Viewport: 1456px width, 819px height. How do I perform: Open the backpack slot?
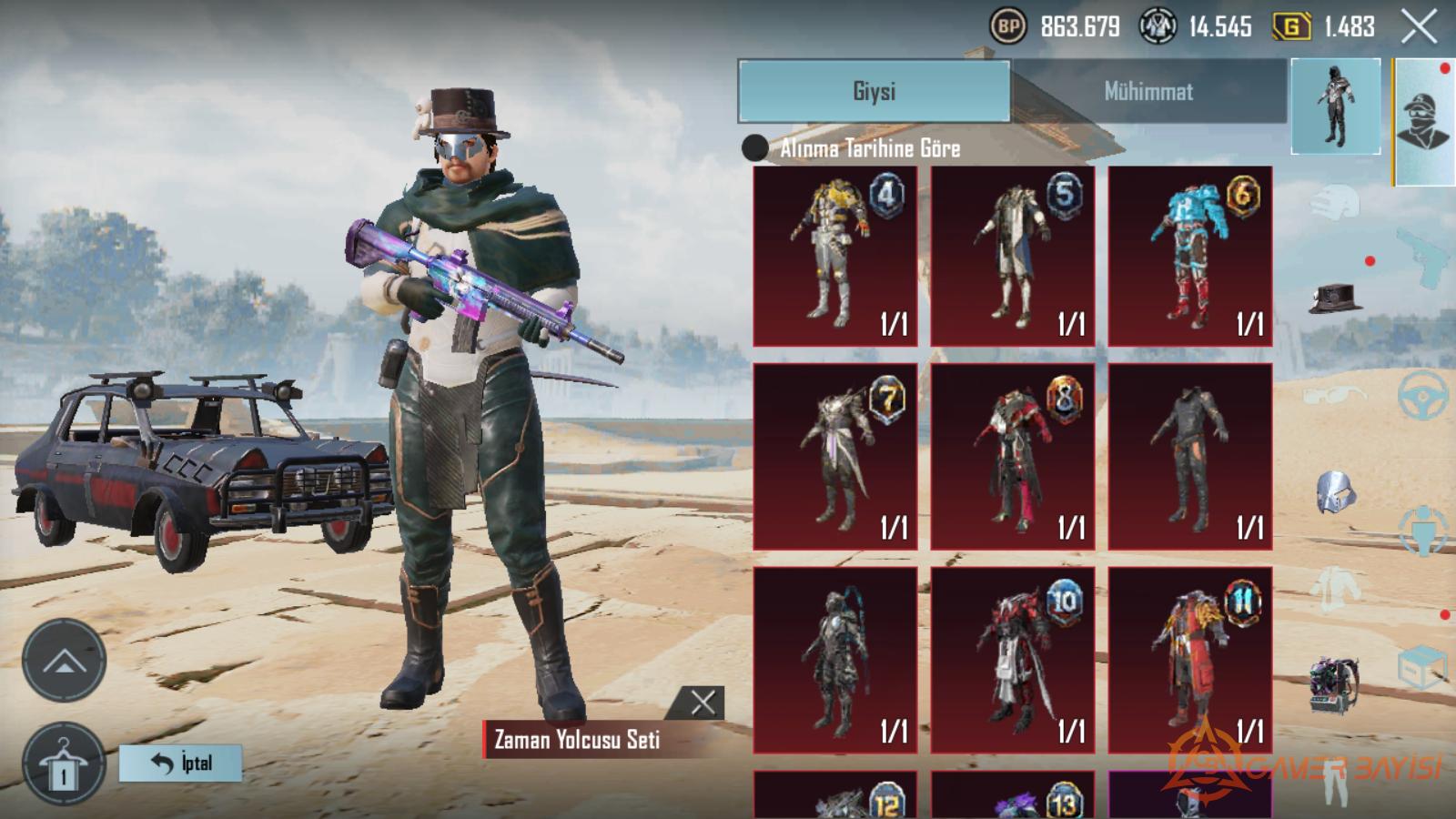(x=1334, y=682)
